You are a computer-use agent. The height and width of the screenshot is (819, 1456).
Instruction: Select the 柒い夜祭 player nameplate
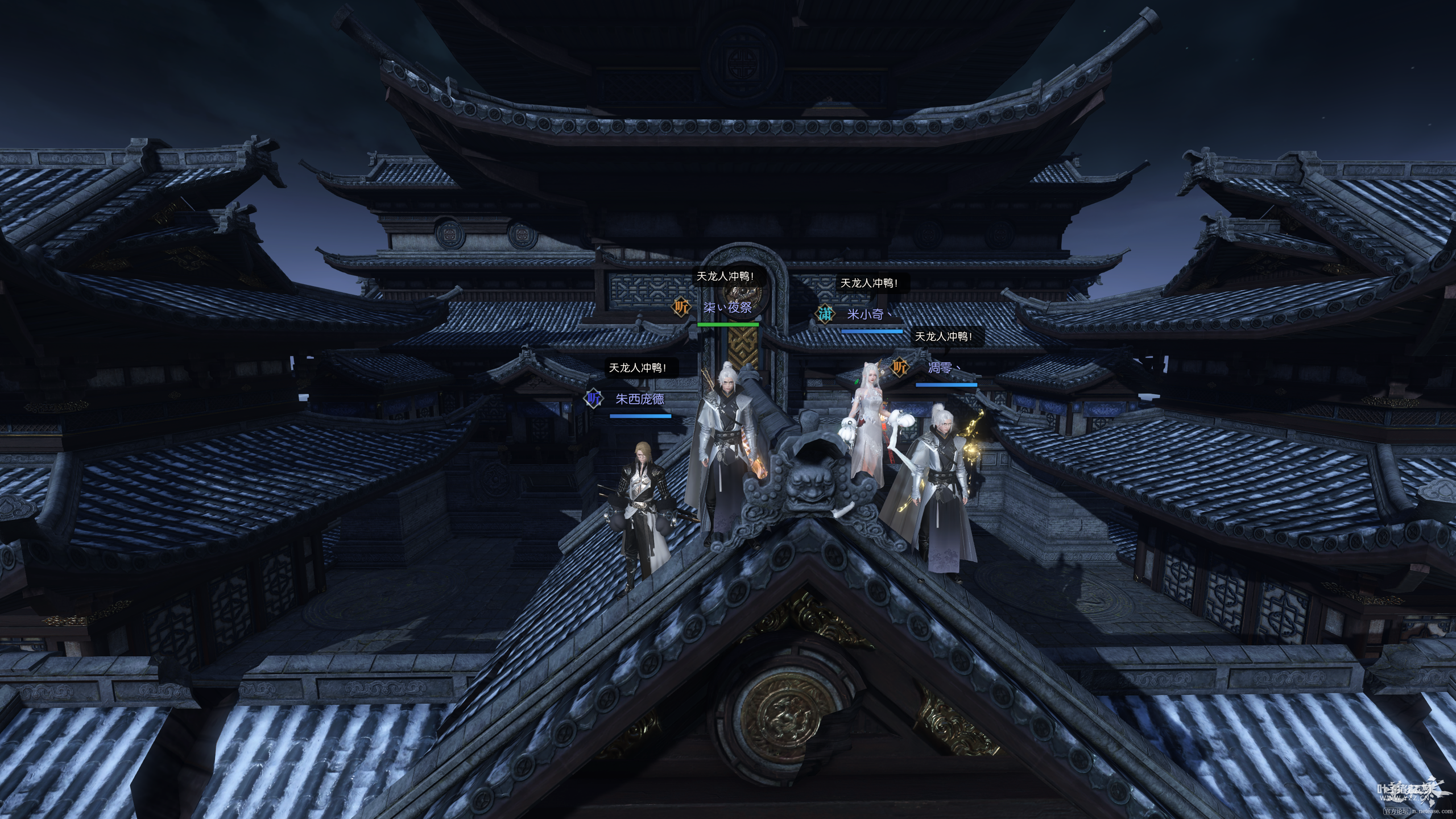pos(727,308)
